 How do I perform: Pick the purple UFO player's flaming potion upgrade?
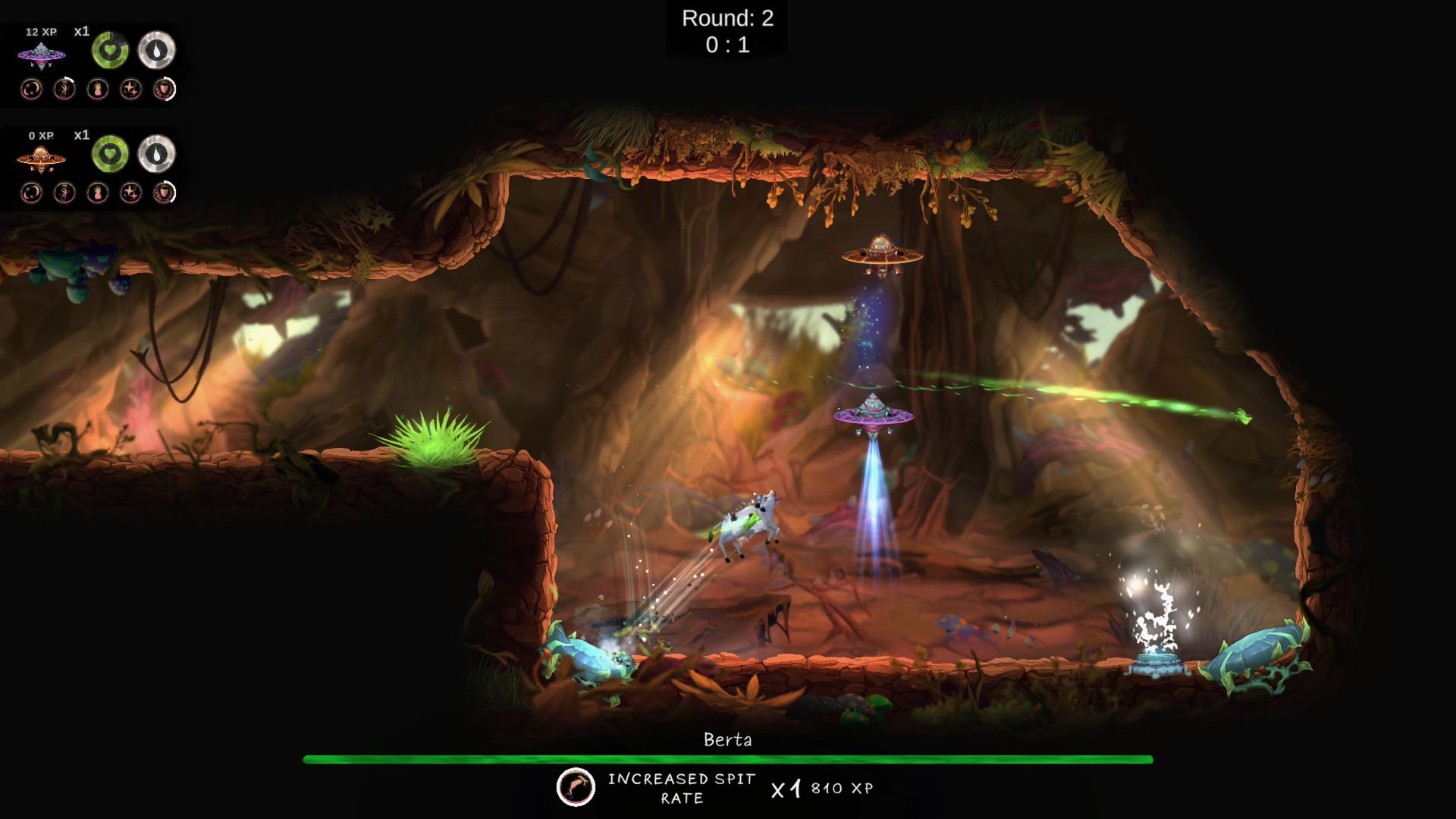(97, 89)
